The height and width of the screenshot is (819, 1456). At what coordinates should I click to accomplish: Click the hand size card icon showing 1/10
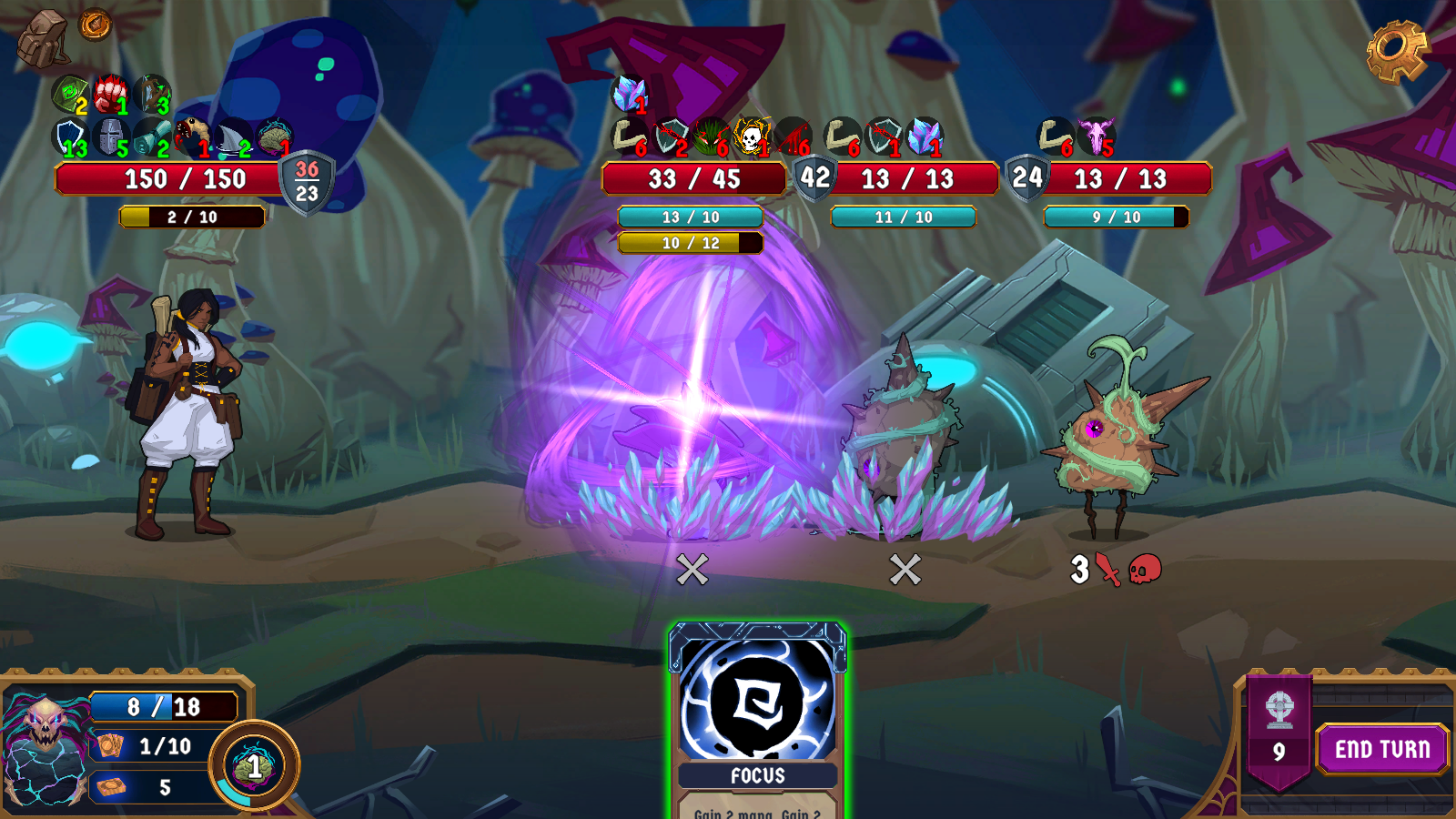[x=111, y=746]
